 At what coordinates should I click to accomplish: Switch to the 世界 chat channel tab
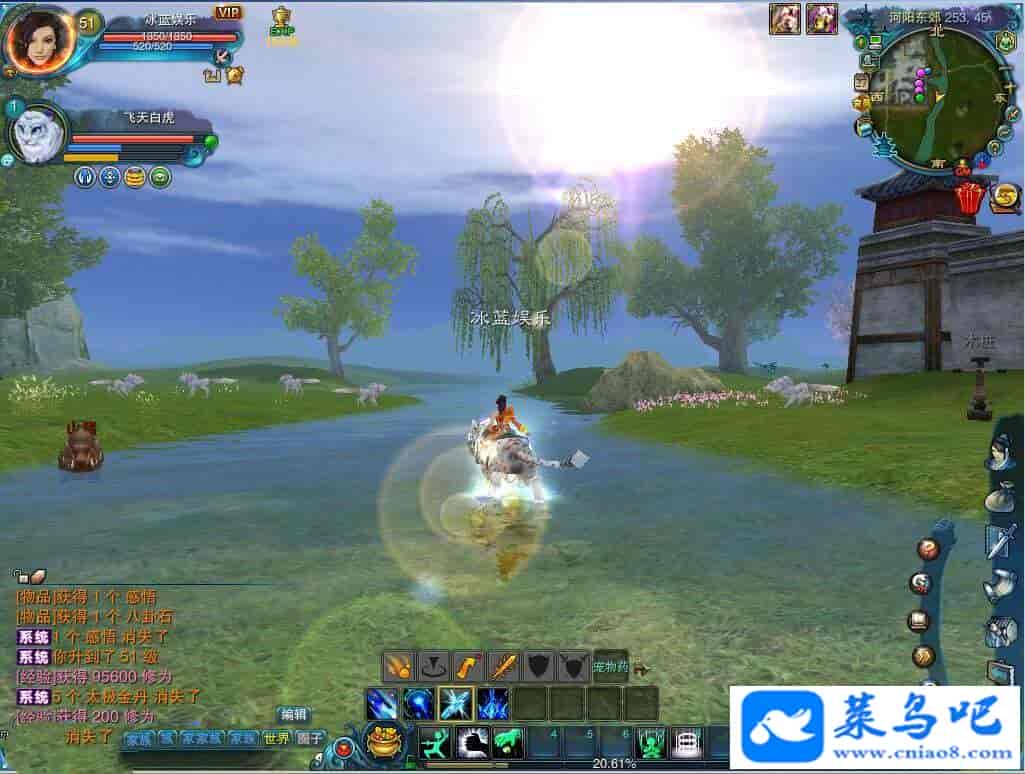pos(276,739)
